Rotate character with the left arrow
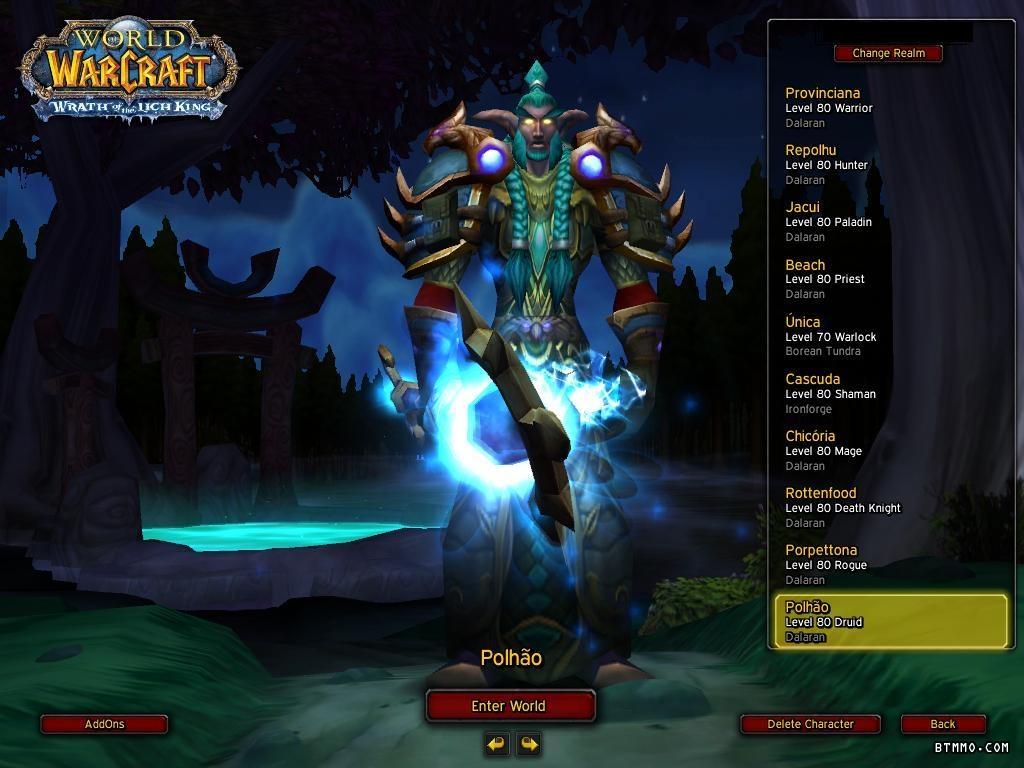1024x768 pixels. 497,743
